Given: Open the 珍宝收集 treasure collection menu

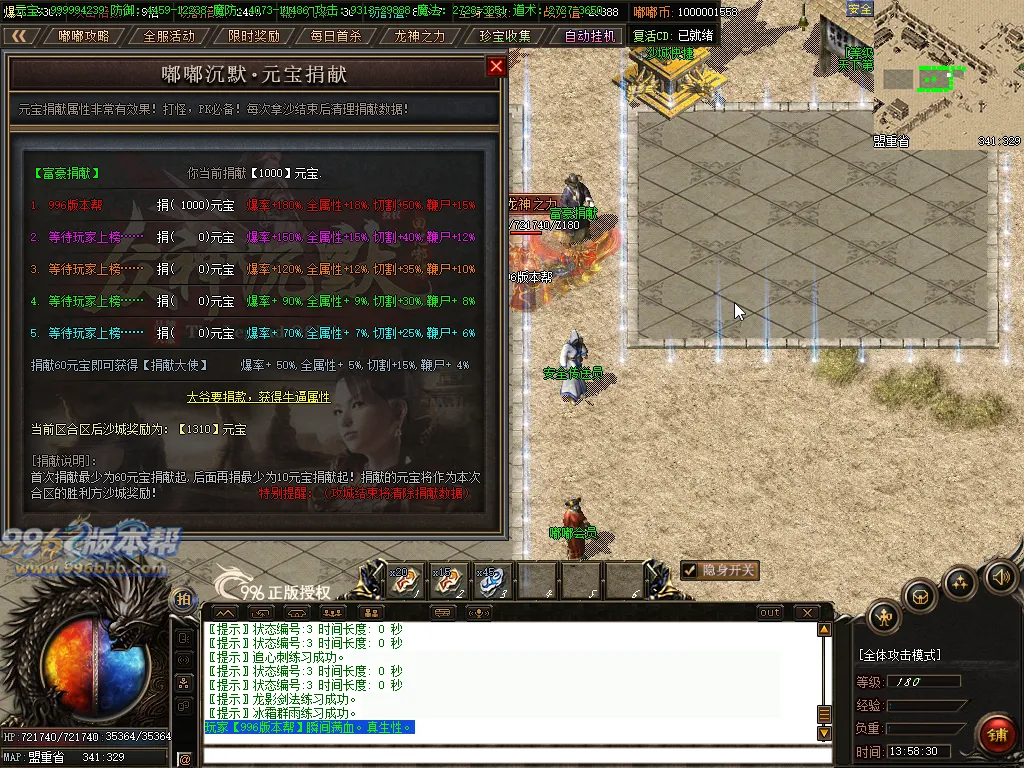Looking at the screenshot, I should [x=505, y=35].
